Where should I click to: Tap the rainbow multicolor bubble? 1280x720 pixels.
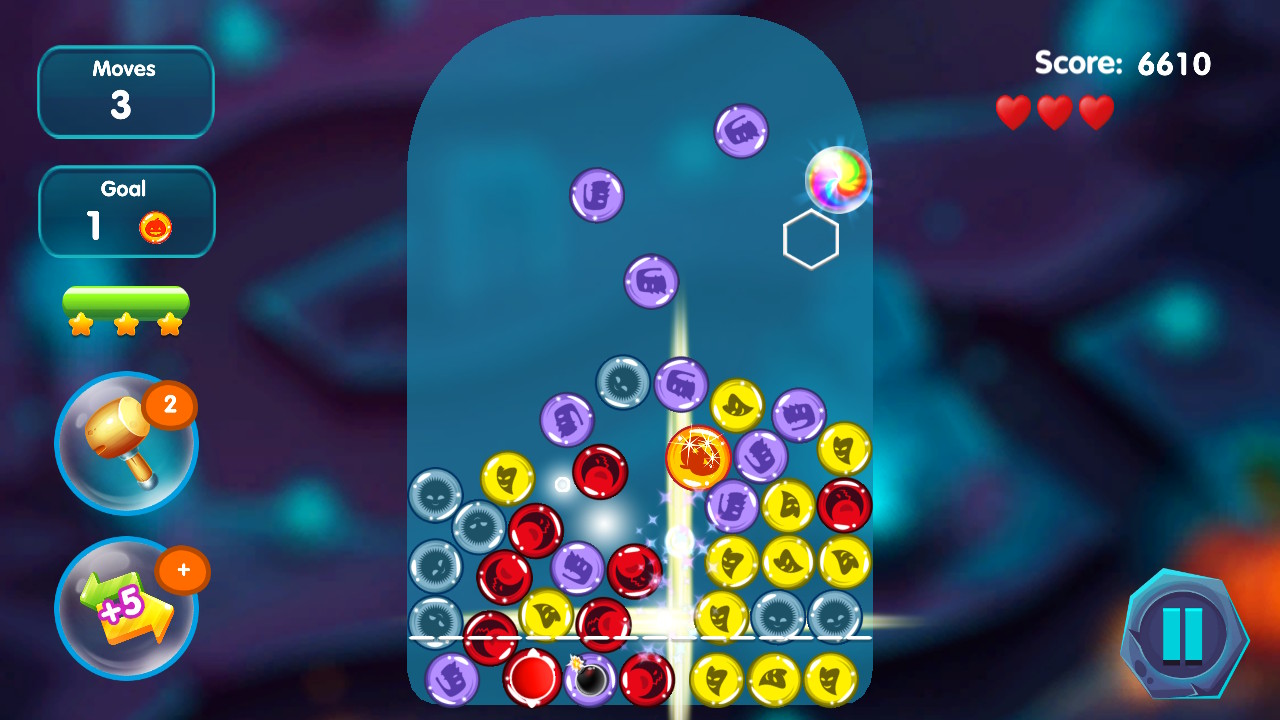coord(838,180)
